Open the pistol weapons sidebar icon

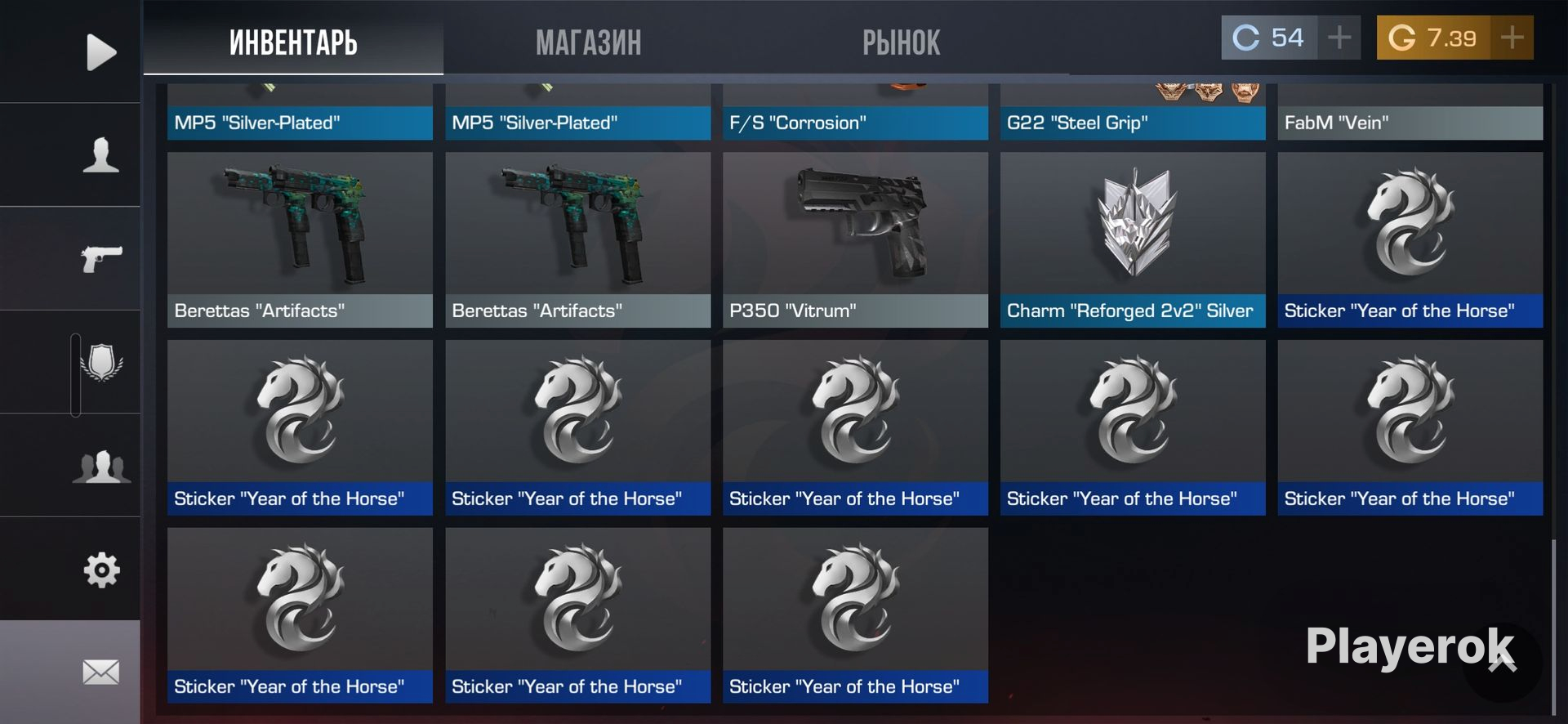tap(100, 259)
